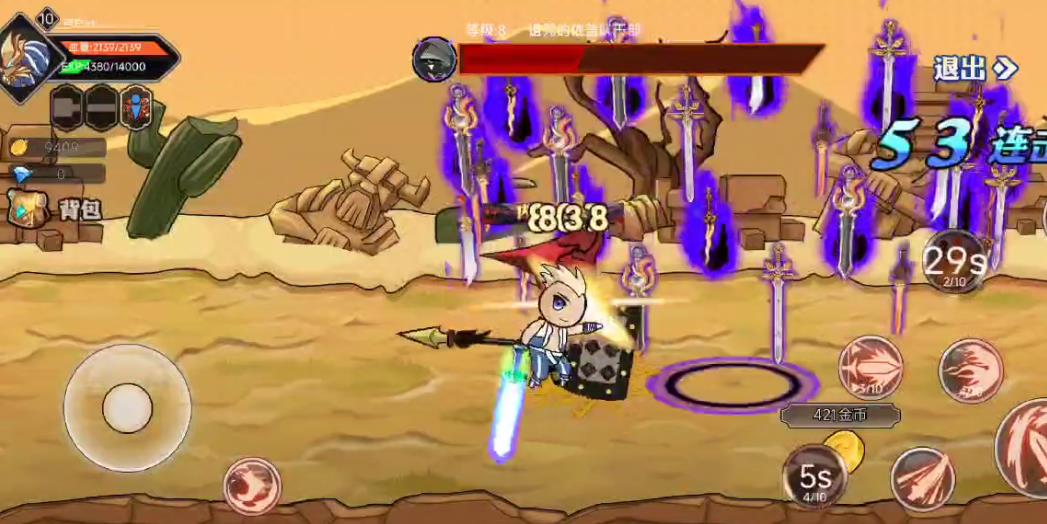This screenshot has height=524, width=1047.
Task: Activate the claw-slash skill at the bottom
Action: click(922, 479)
